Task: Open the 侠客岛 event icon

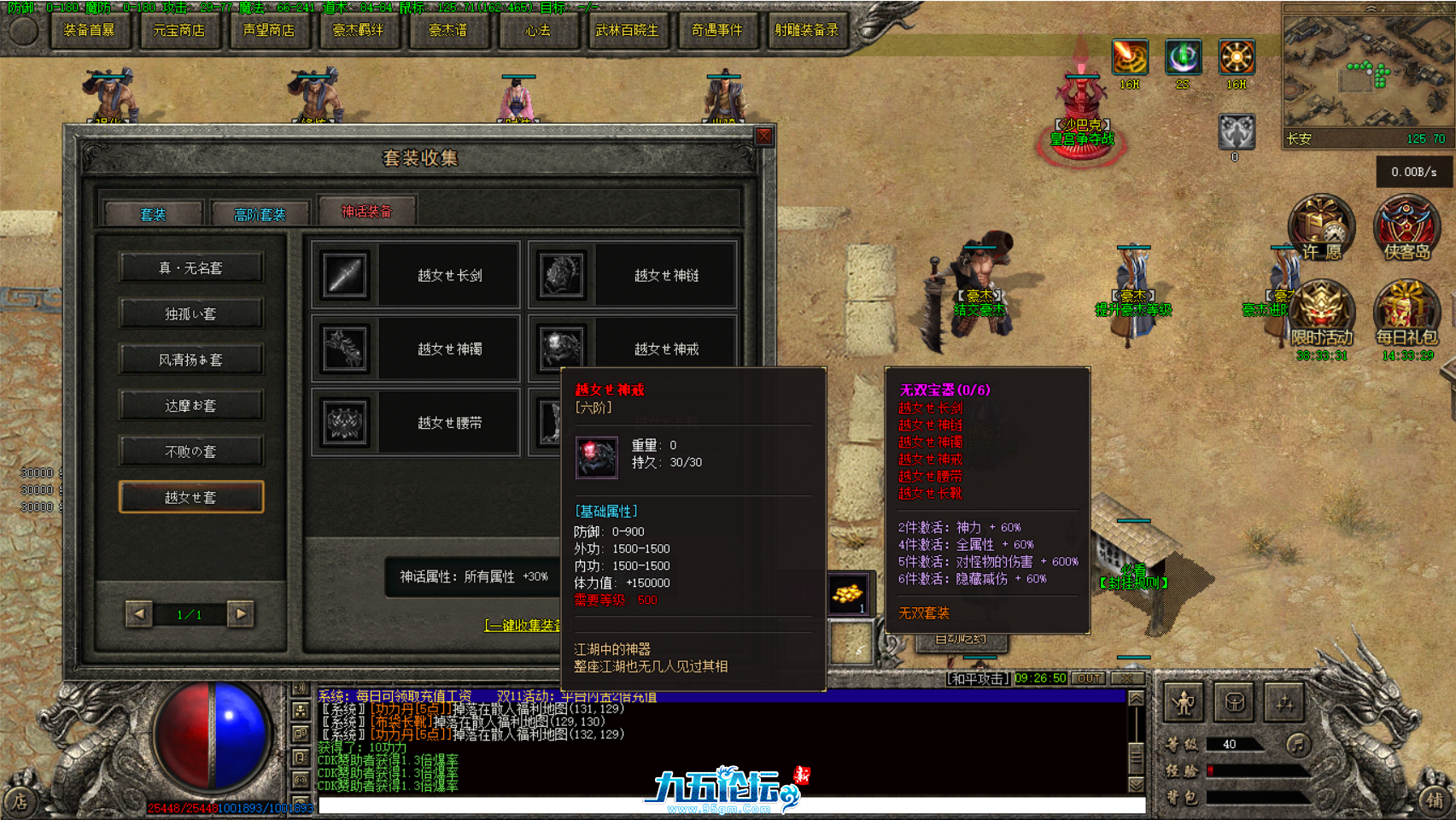Action: [1407, 226]
